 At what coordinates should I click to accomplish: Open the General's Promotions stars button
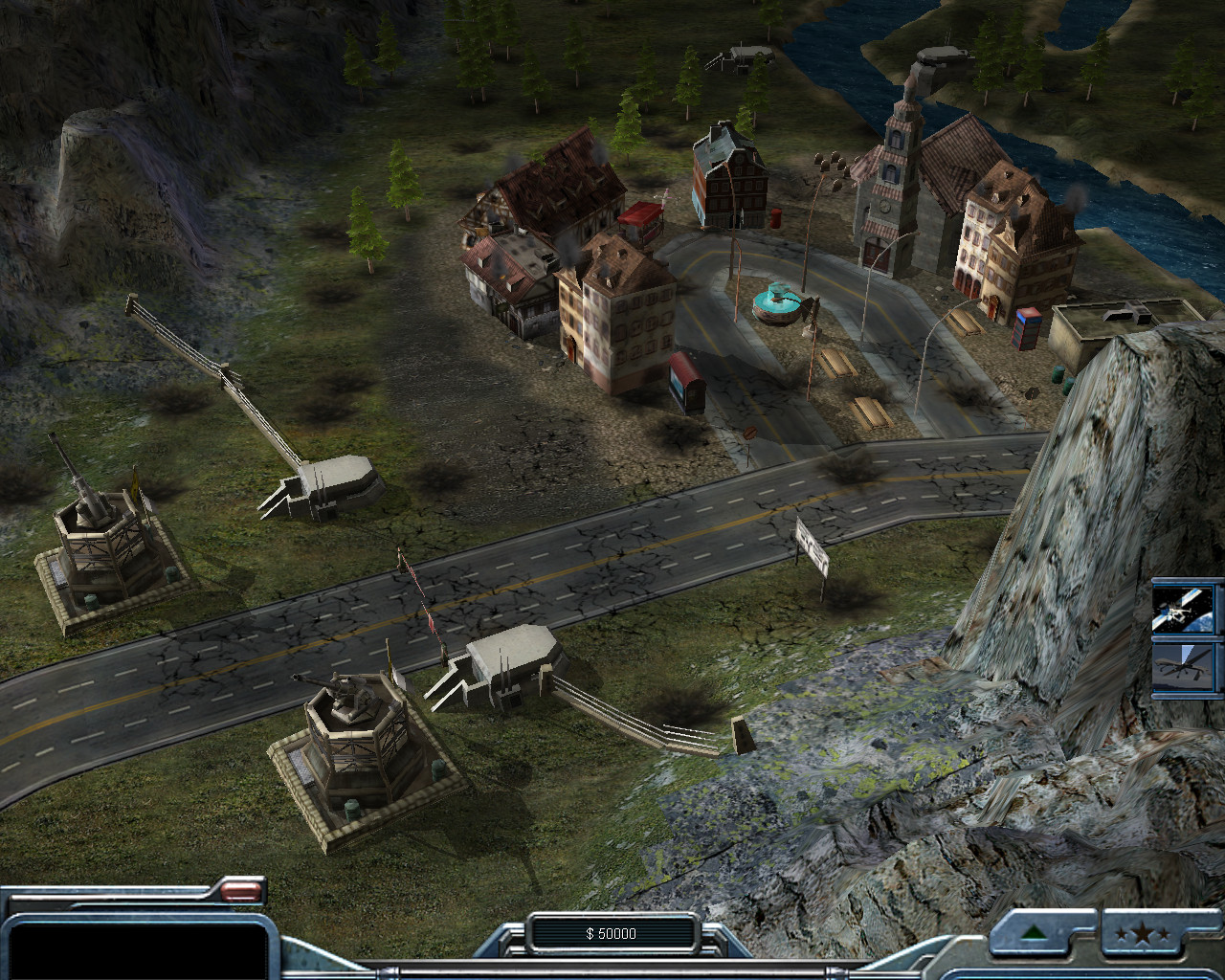[x=1147, y=934]
